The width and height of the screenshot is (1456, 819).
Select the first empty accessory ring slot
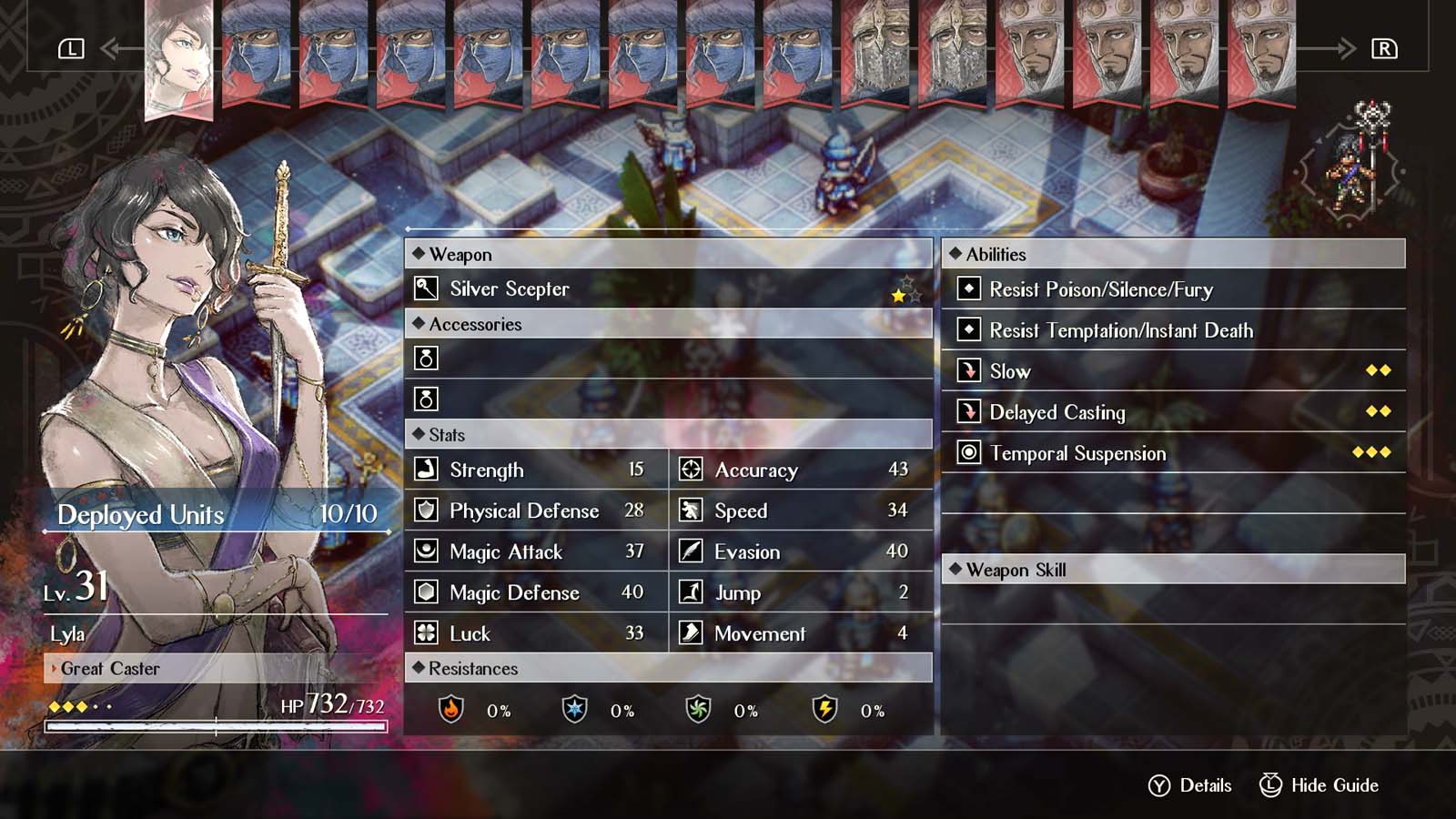tap(428, 359)
